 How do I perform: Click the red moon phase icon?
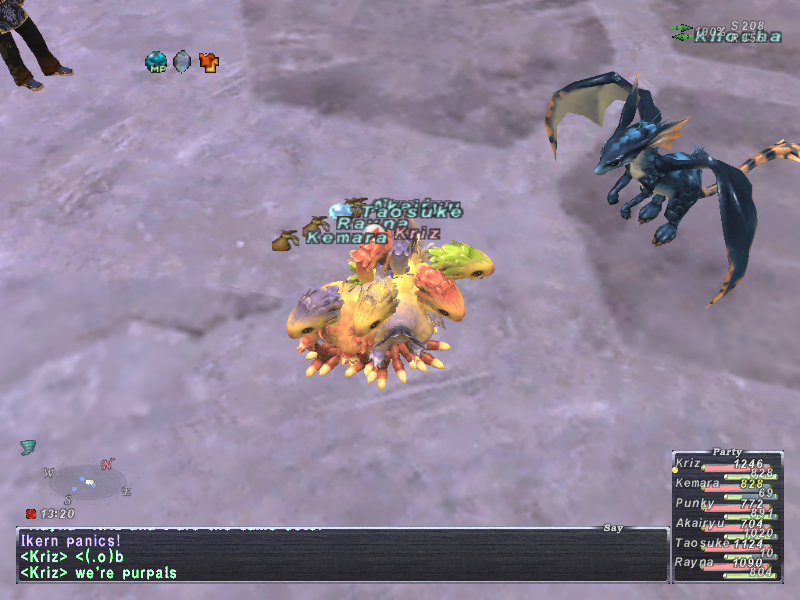point(31,514)
